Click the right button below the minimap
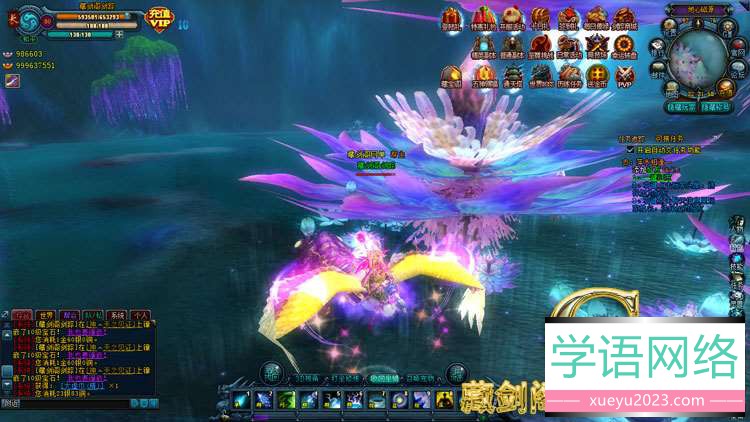Screen dimensions: 750x422 [x=715, y=106]
